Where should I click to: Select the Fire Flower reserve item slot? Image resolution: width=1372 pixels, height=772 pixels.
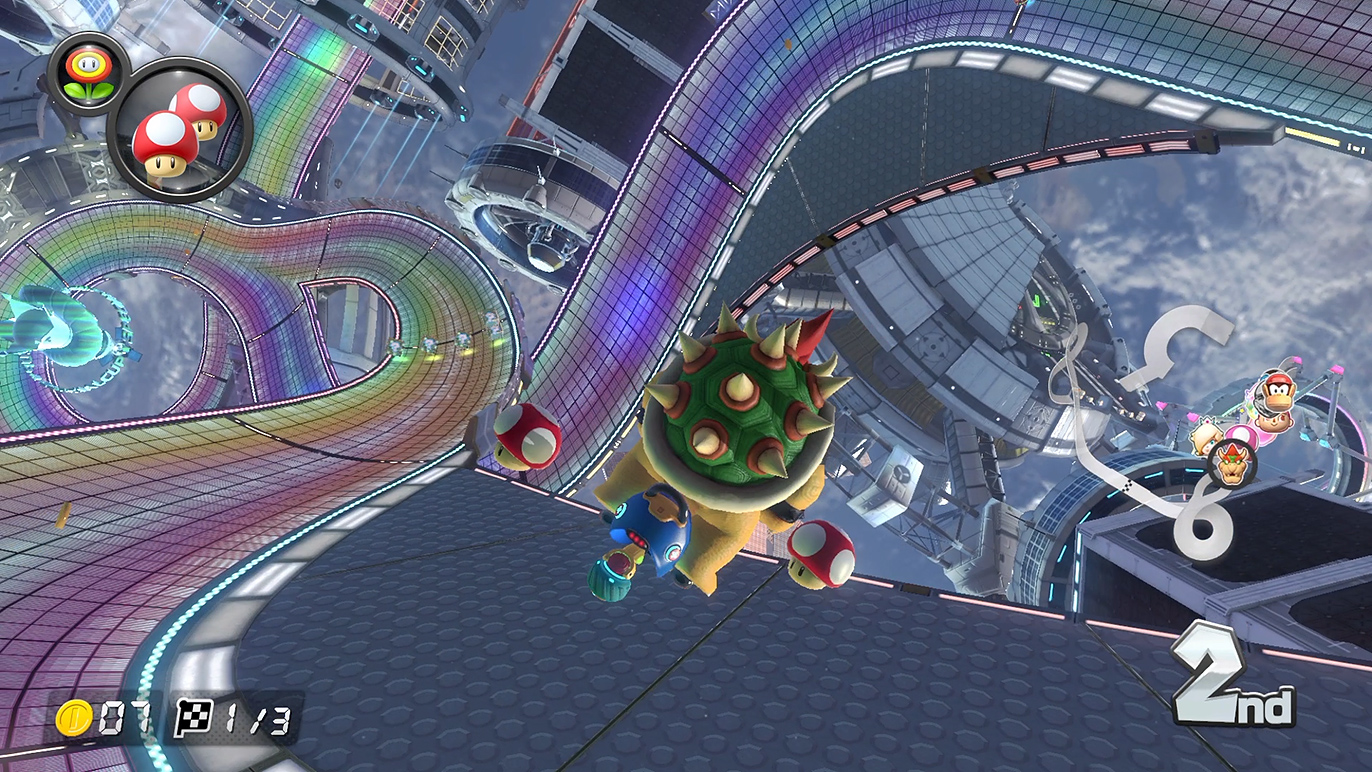point(87,74)
